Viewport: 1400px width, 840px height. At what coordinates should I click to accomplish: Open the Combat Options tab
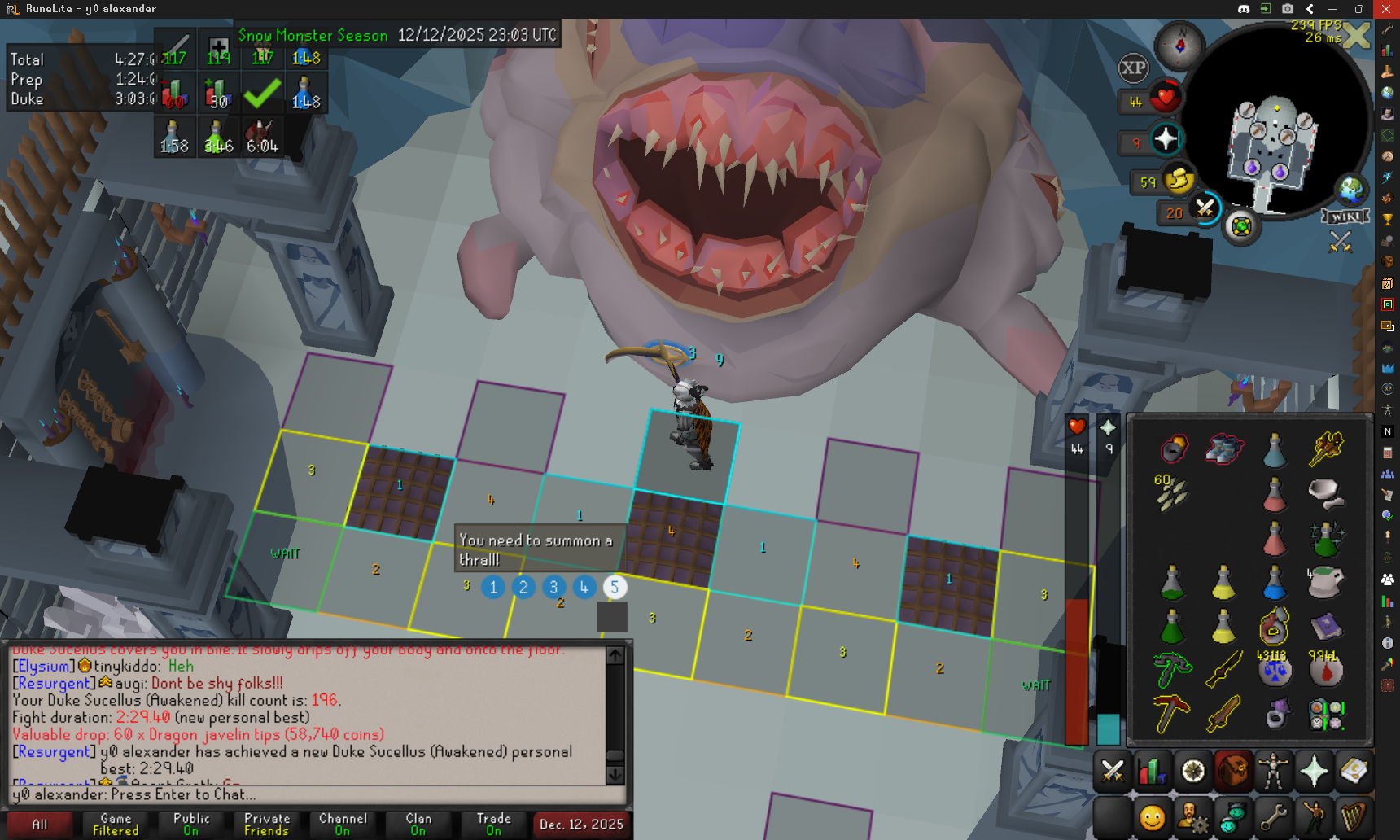1112,771
